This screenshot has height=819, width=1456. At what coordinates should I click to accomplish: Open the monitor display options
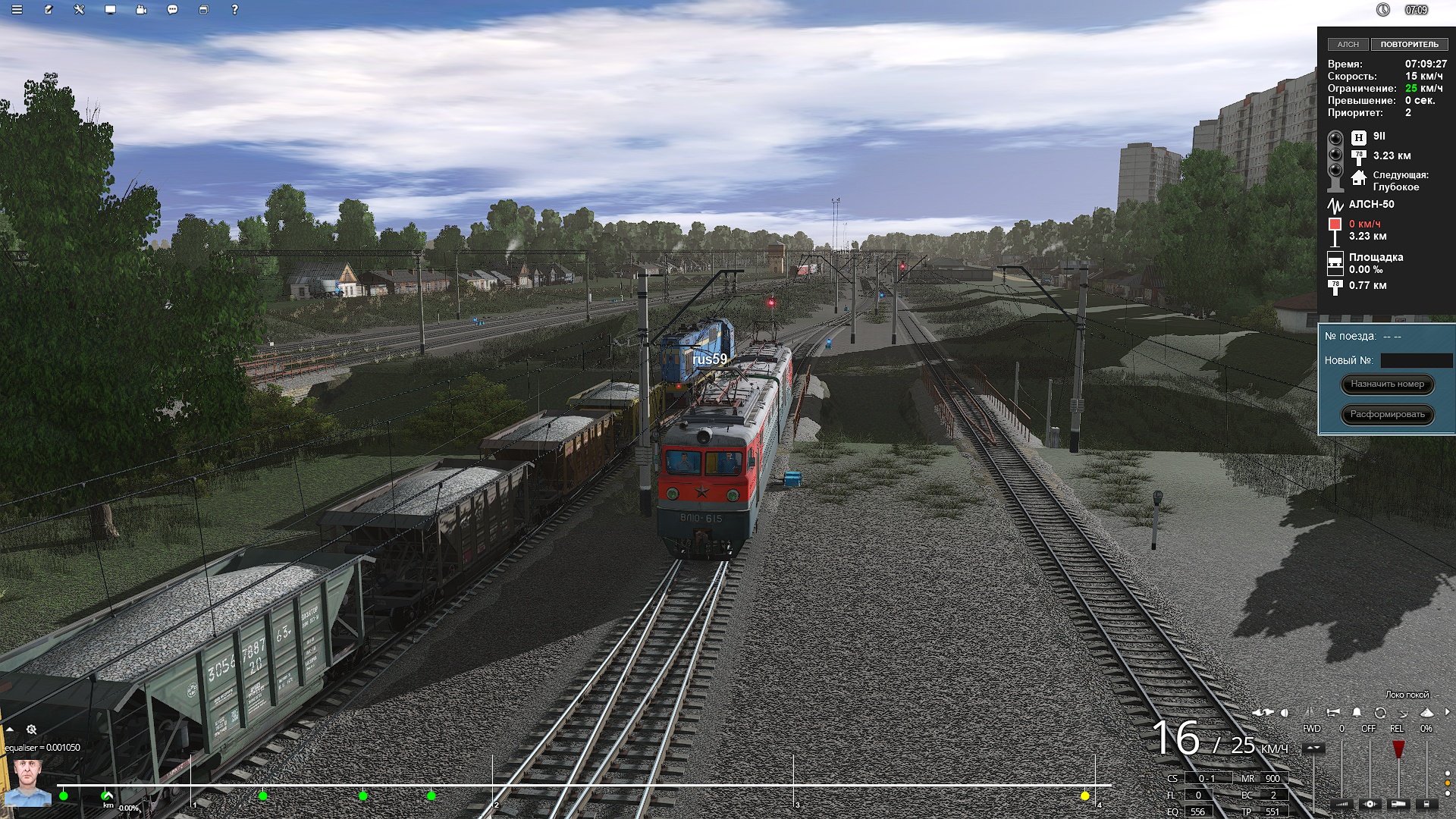pyautogui.click(x=111, y=10)
